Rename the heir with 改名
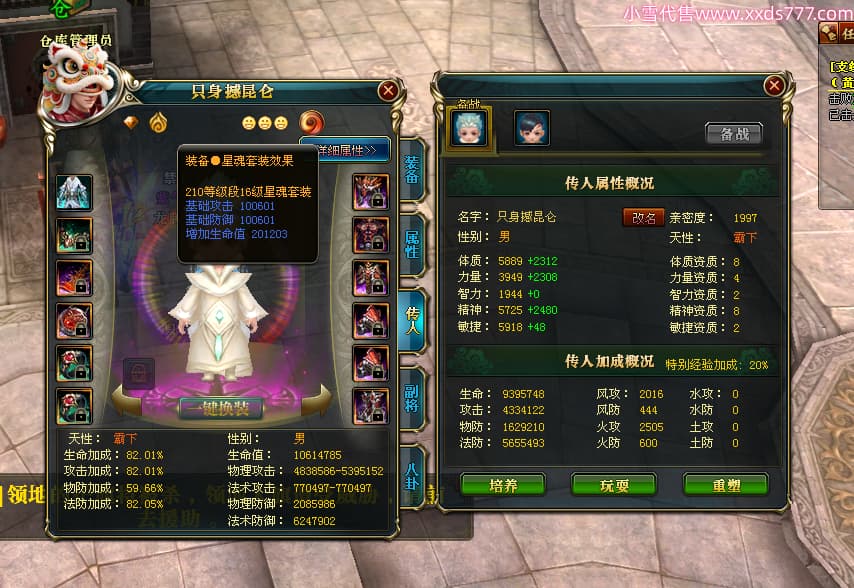 pyautogui.click(x=642, y=217)
